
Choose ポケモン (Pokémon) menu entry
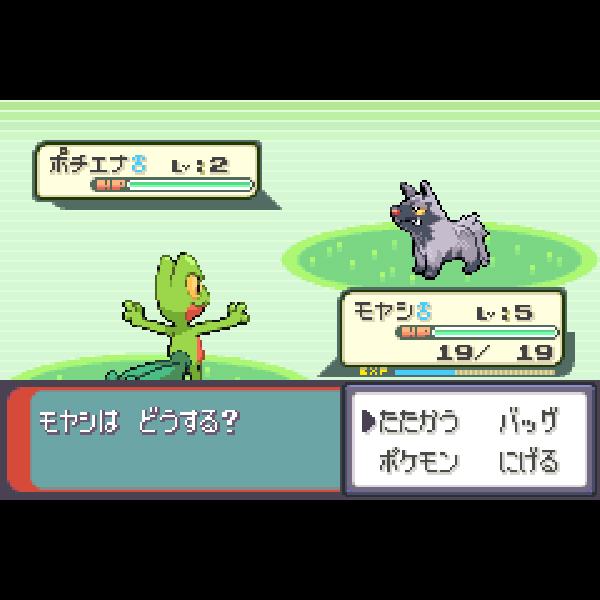pyautogui.click(x=419, y=462)
